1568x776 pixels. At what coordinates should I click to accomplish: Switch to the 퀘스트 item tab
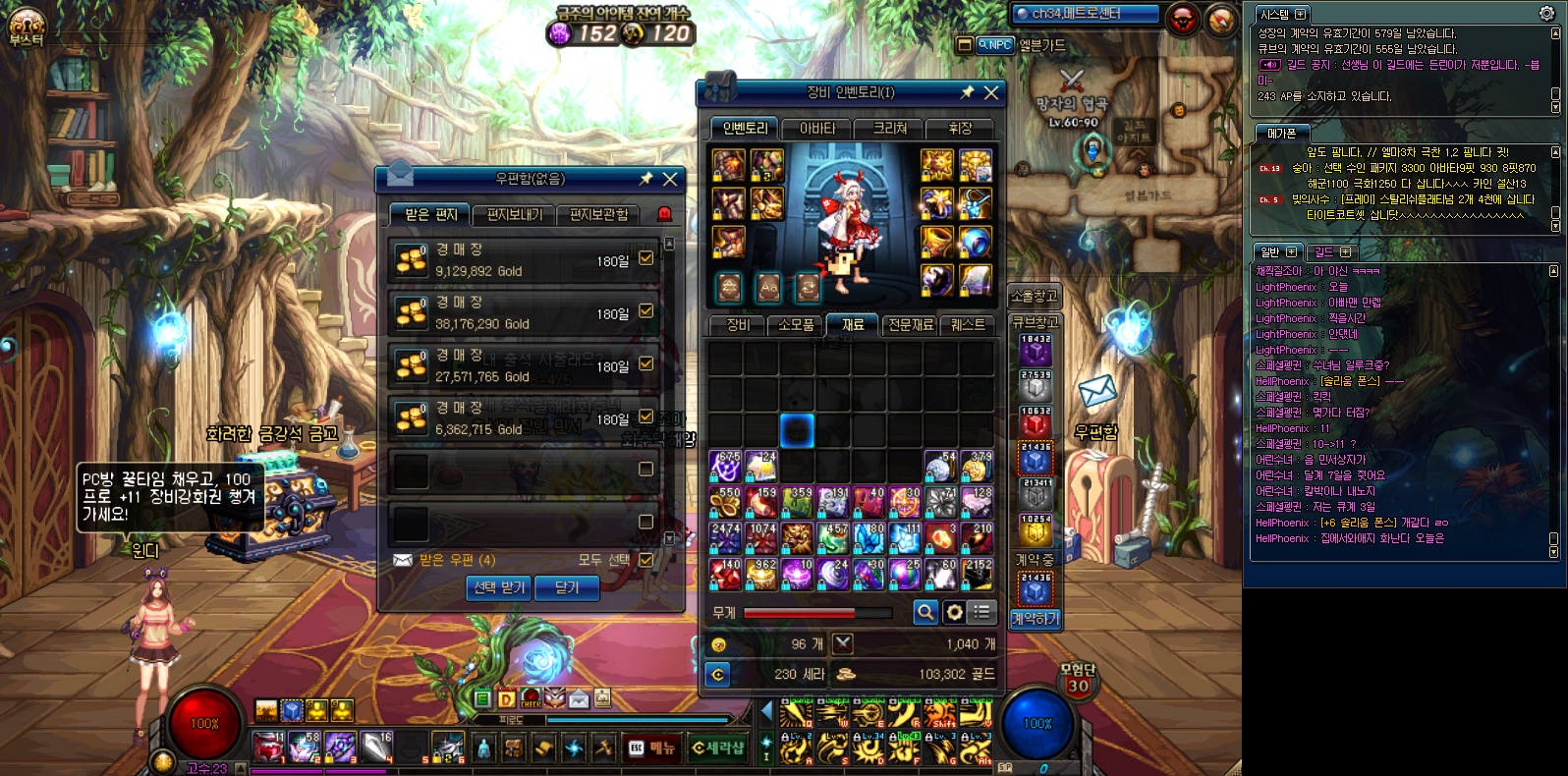click(x=968, y=325)
